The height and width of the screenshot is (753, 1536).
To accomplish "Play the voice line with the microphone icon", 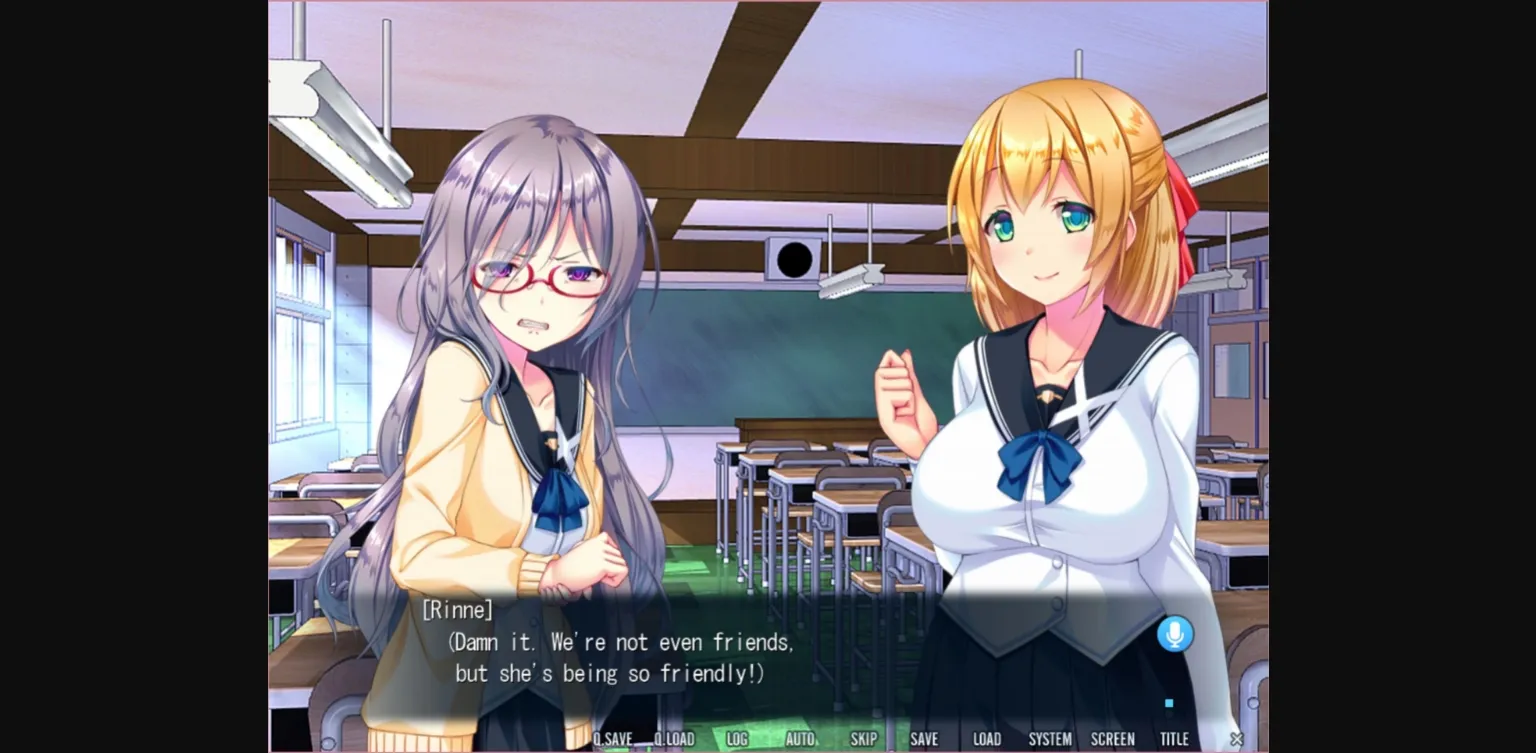I will point(1175,634).
